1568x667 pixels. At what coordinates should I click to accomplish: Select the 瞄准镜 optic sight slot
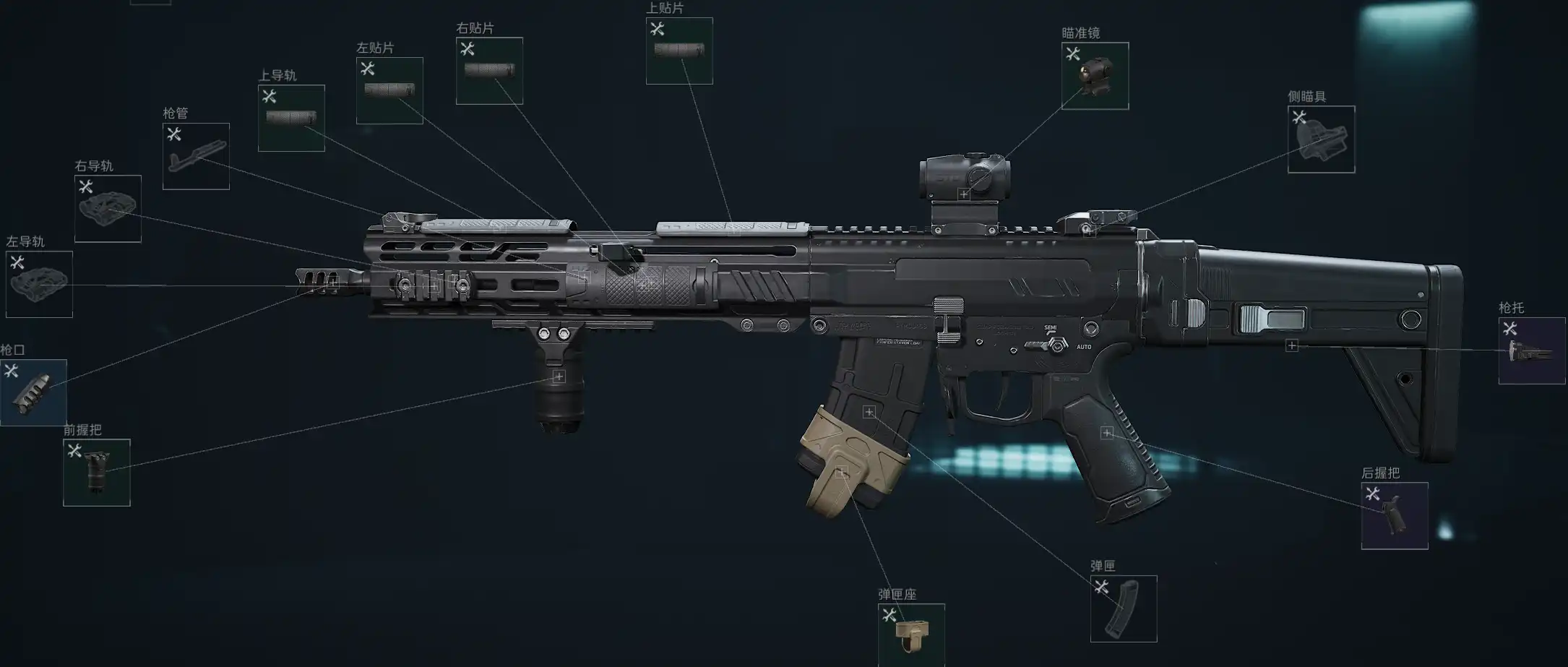1095,76
